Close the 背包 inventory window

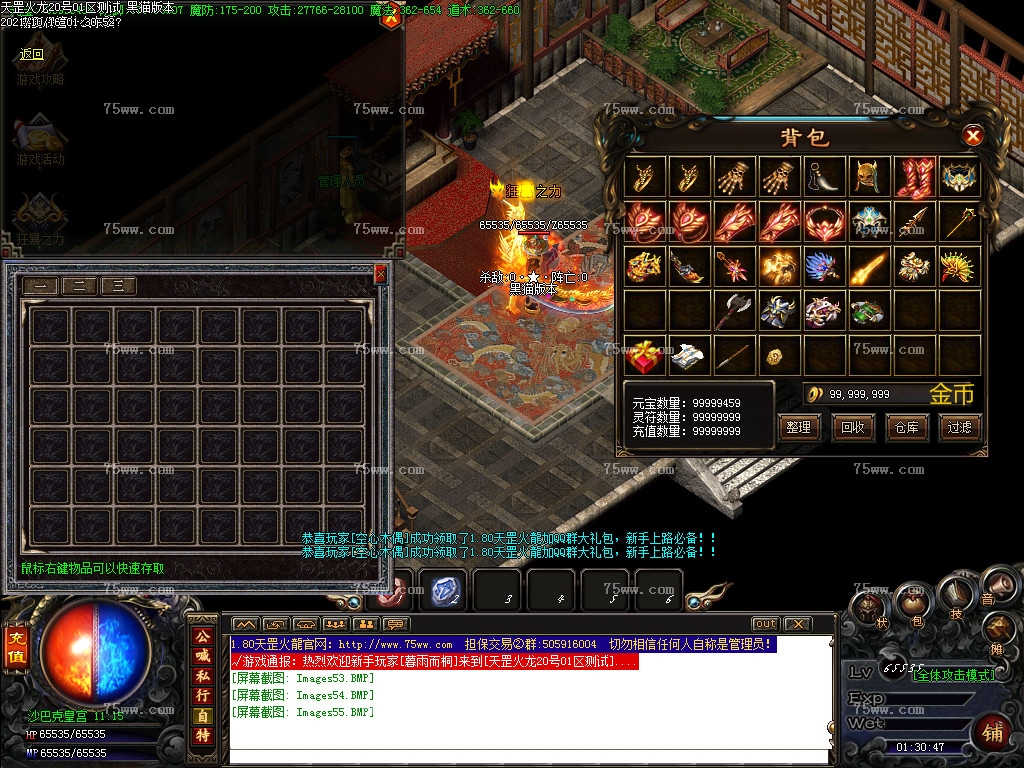point(972,136)
